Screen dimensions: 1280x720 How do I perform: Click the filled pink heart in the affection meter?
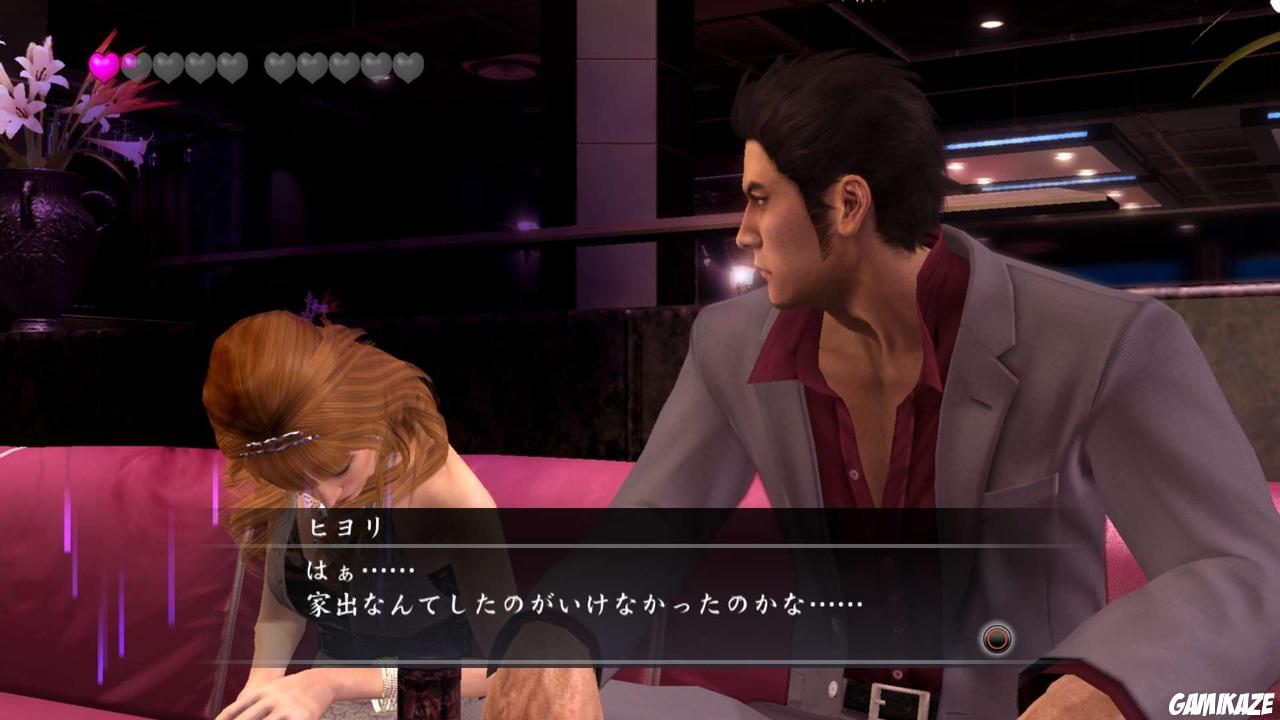point(103,65)
